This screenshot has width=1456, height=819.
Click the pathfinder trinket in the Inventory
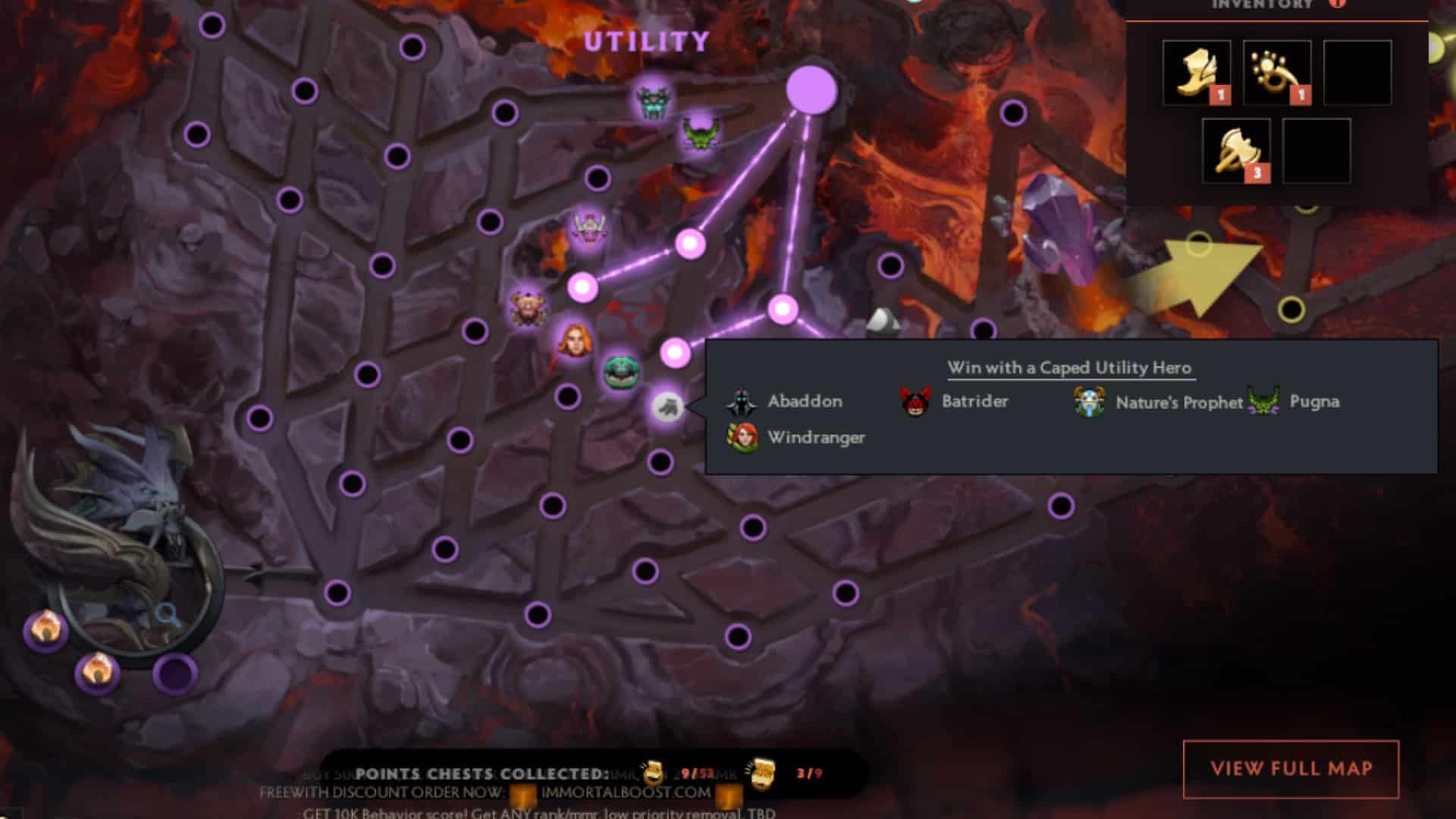[x=1279, y=72]
